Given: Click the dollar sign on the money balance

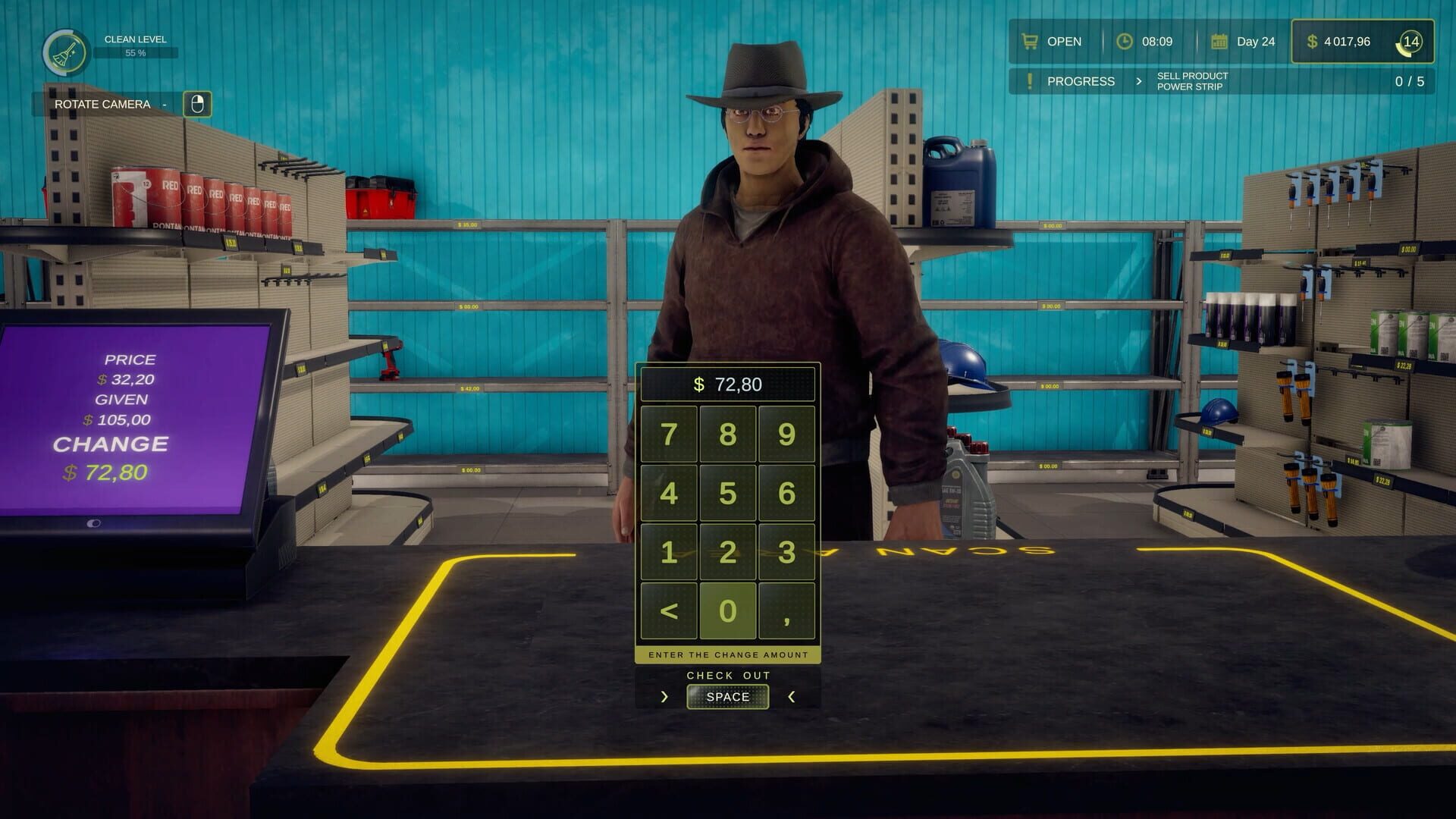Looking at the screenshot, I should pyautogui.click(x=1312, y=42).
